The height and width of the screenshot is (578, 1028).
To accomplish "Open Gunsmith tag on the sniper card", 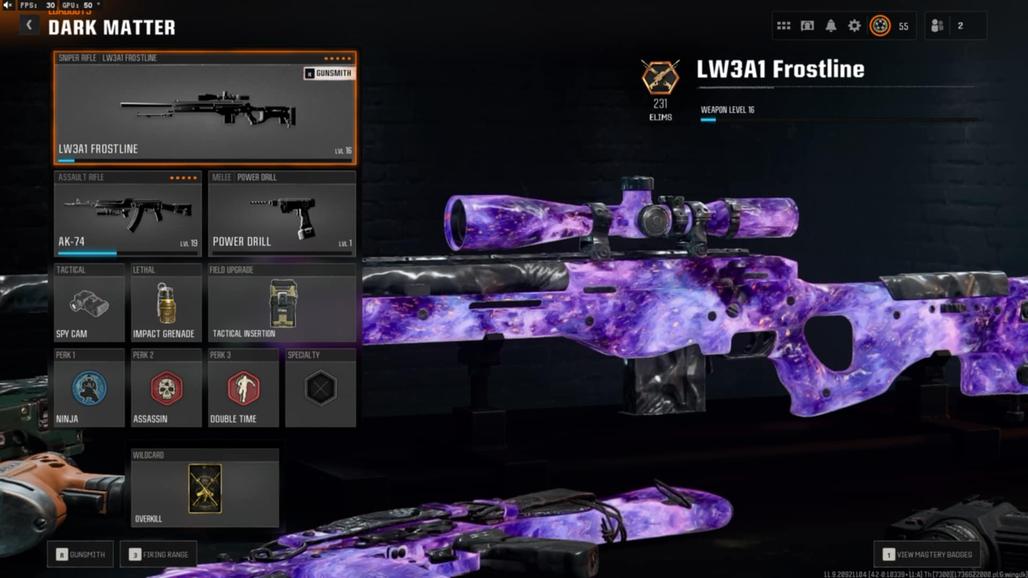I will pyautogui.click(x=328, y=73).
